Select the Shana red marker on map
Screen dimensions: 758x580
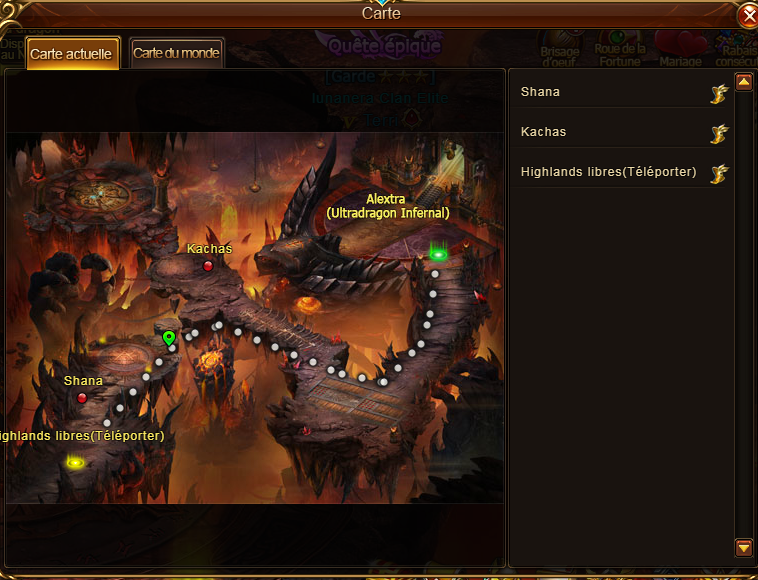tap(82, 398)
